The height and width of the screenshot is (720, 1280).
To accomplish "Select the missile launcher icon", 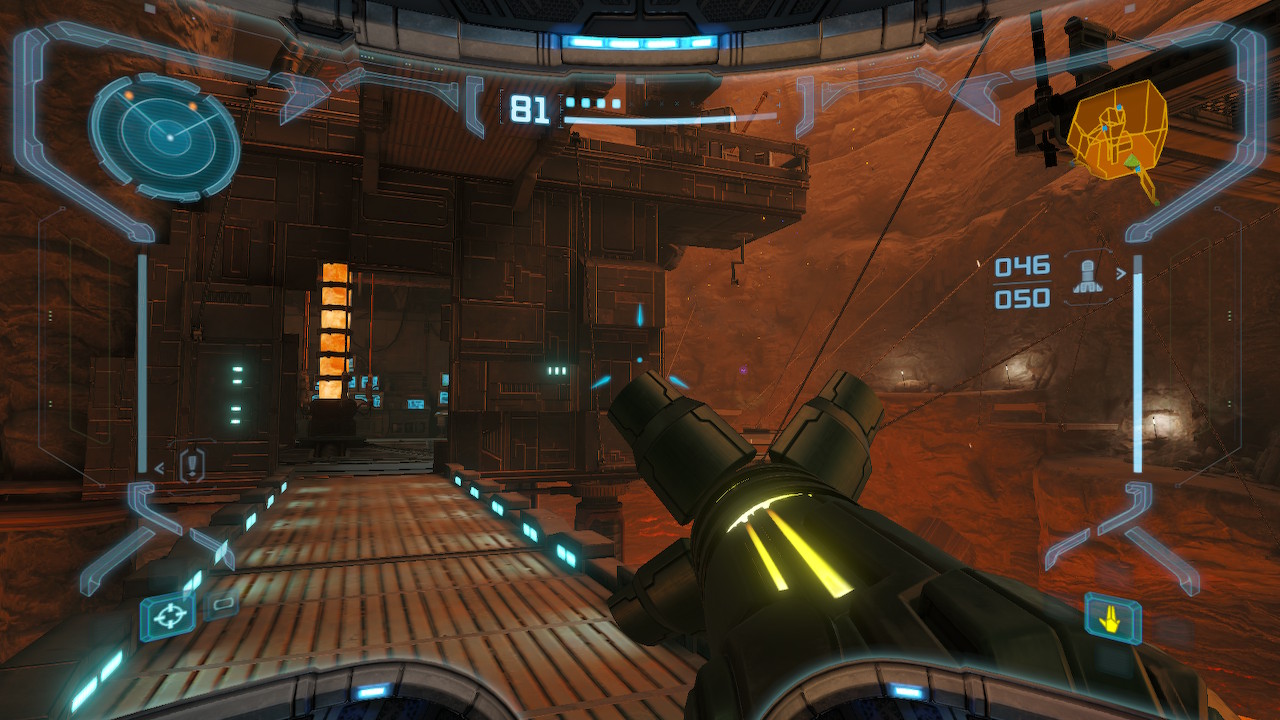I will [1089, 278].
